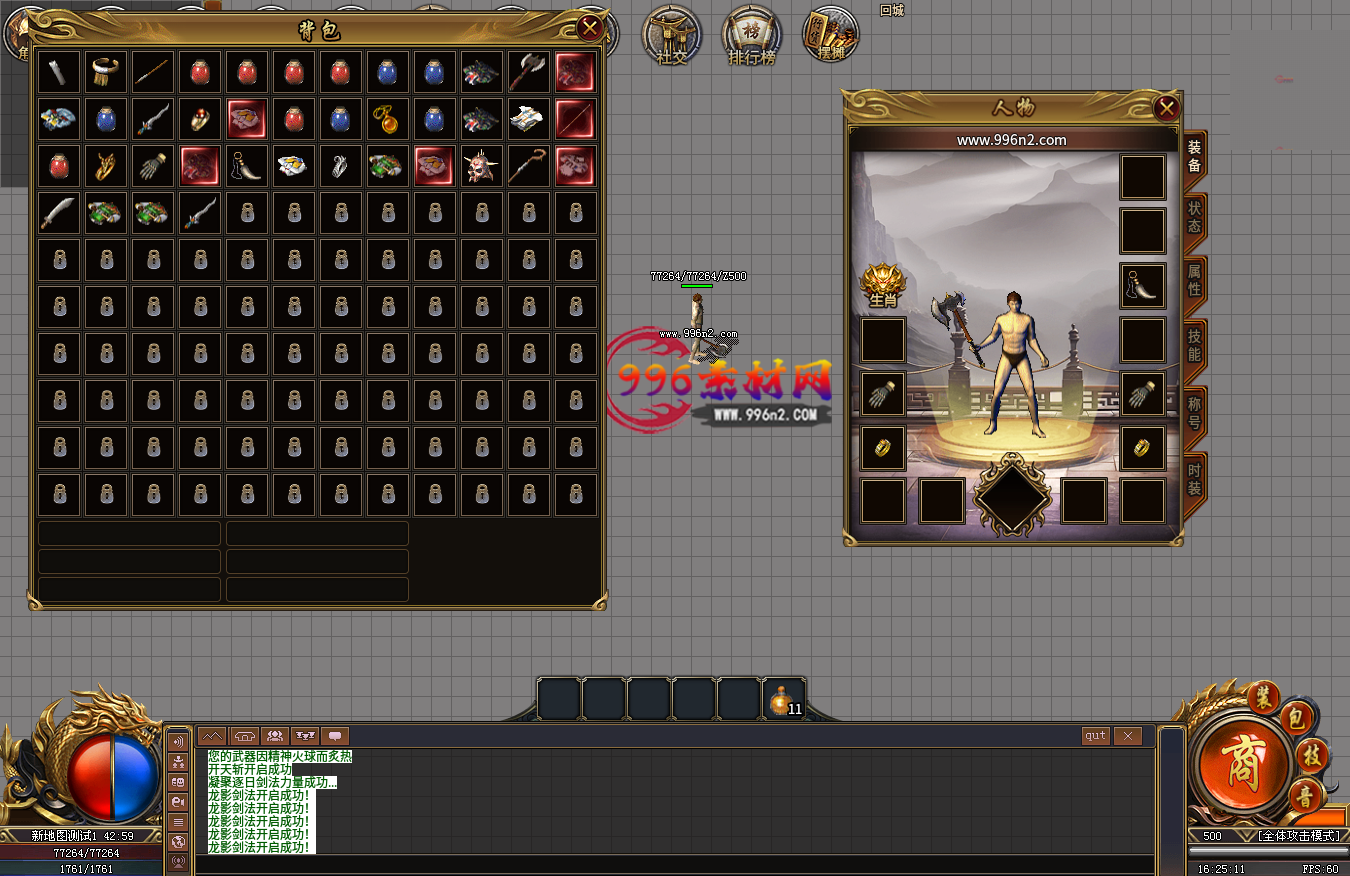Switch to the 时装 costume tab
This screenshot has height=876, width=1350.
tap(1194, 473)
